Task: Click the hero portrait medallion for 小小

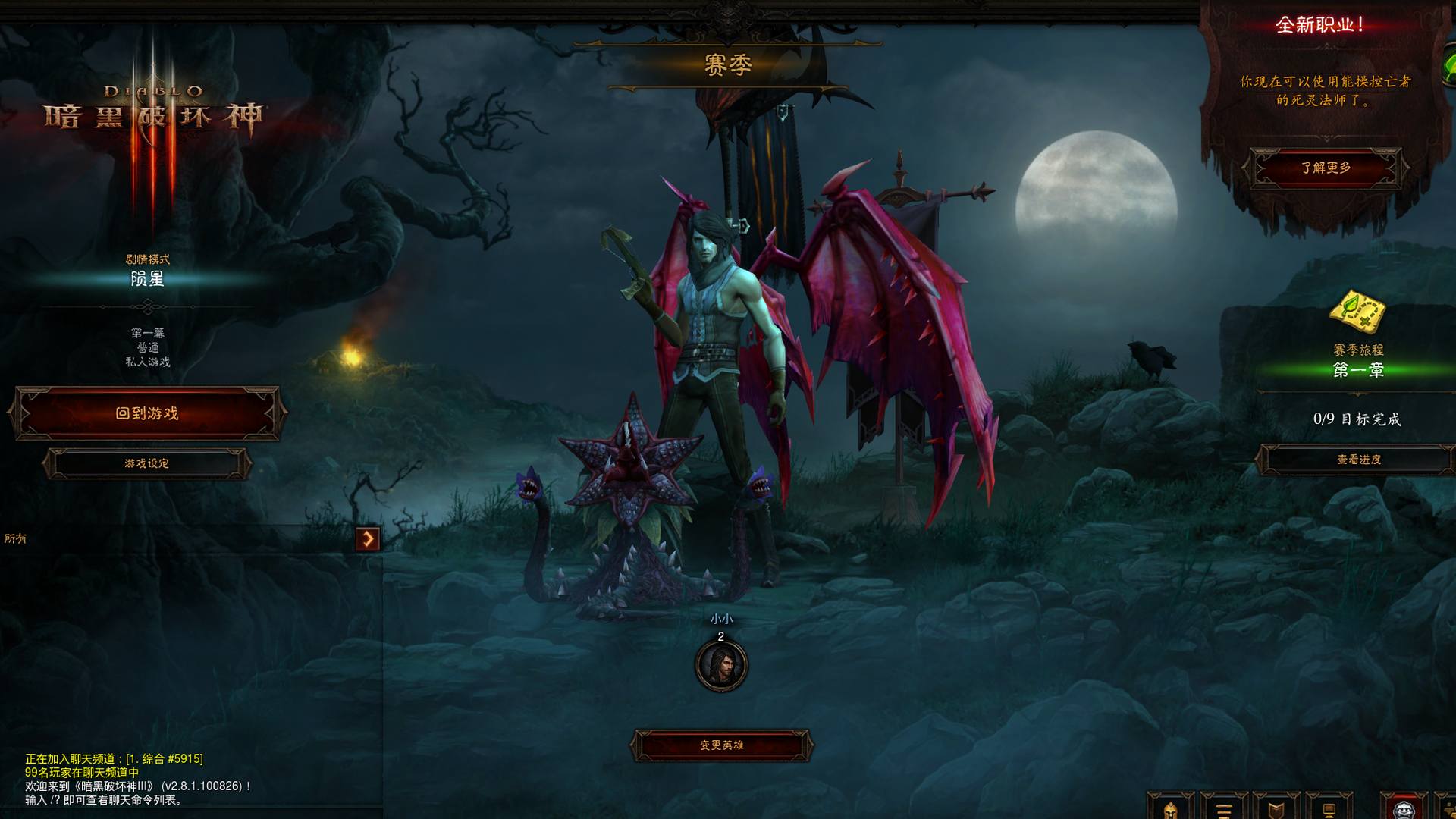Action: pos(721,665)
